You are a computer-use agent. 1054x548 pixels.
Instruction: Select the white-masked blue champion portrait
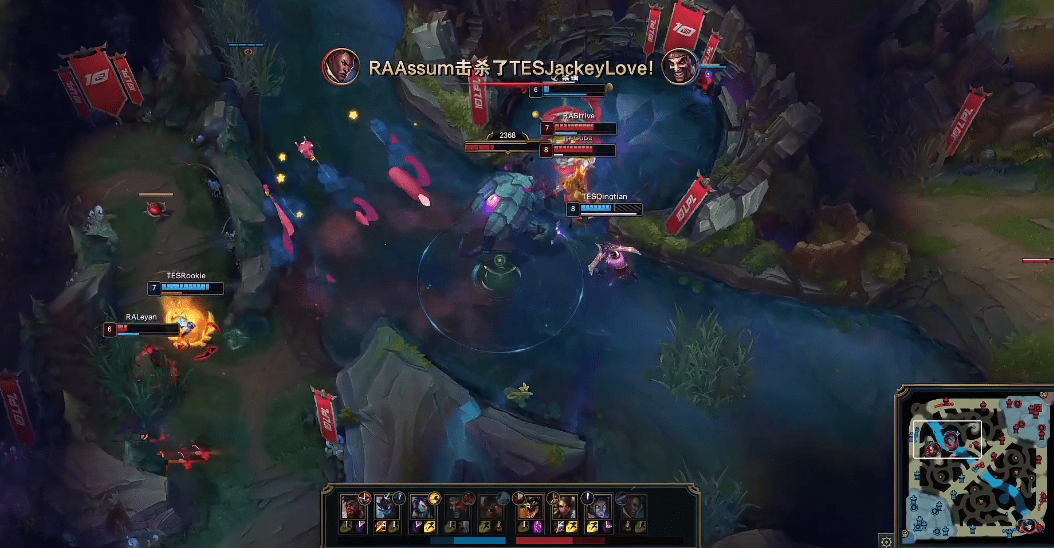coord(386,507)
